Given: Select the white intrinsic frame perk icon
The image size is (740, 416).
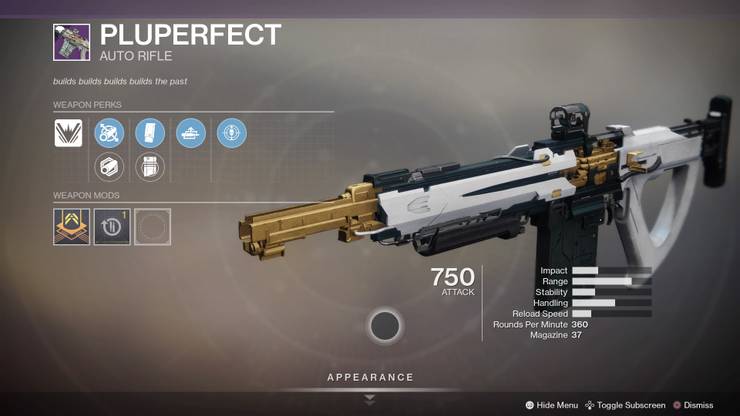Looking at the screenshot, I should point(69,133).
